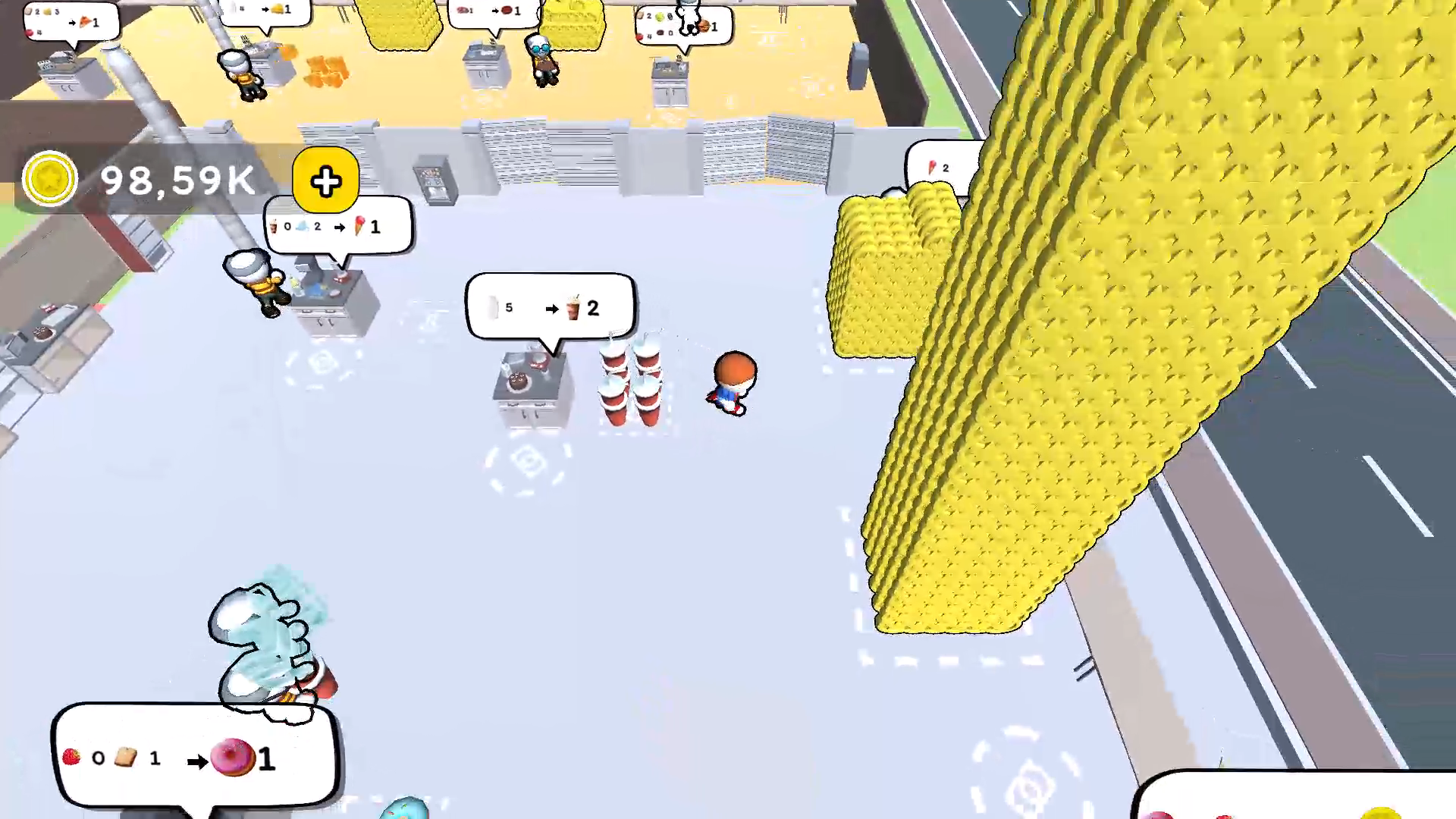Tap a dashed placement square on the floor
This screenshot has width=1456, height=819.
click(x=527, y=463)
